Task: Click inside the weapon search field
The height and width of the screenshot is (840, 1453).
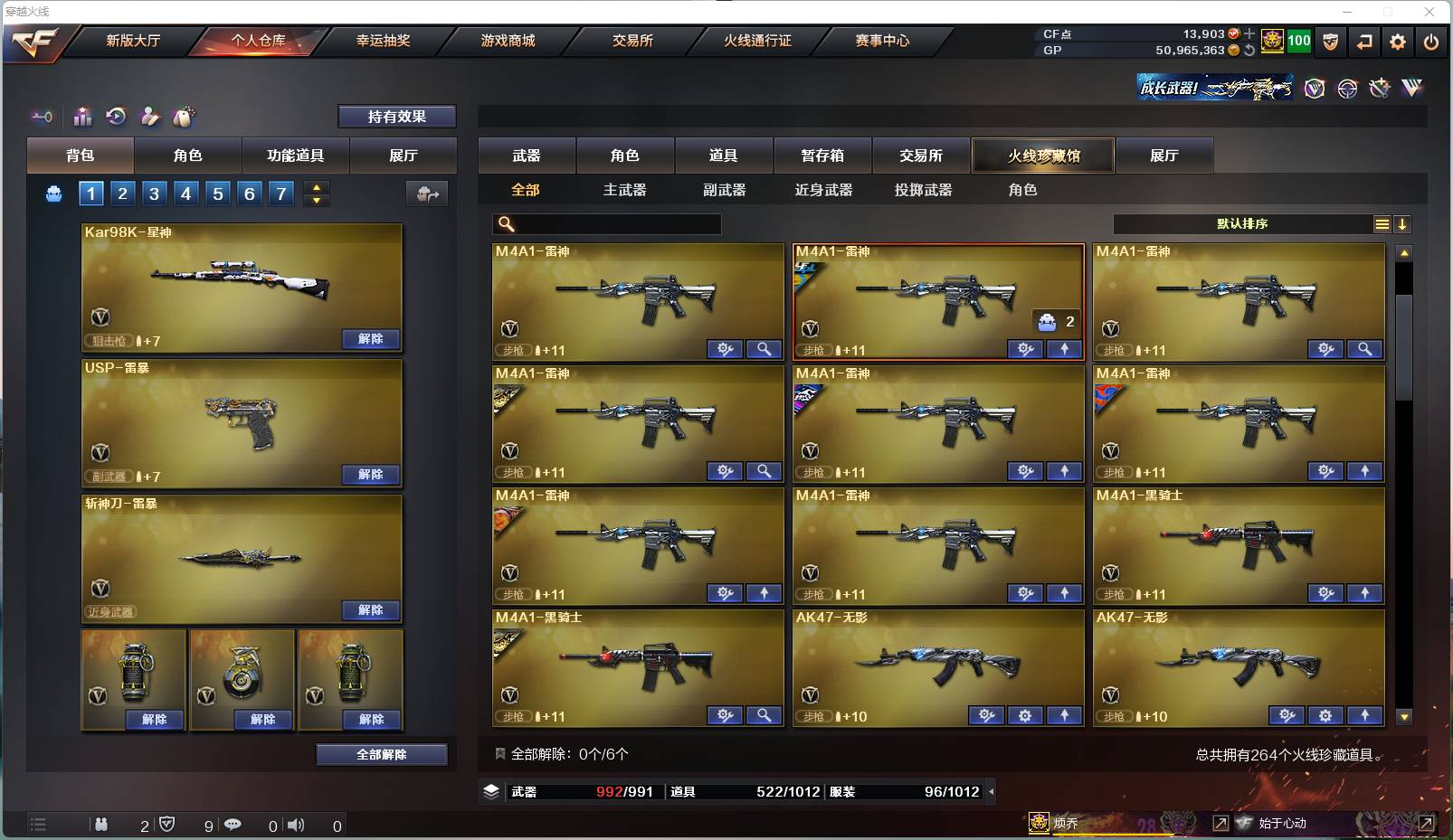Action: click(606, 223)
